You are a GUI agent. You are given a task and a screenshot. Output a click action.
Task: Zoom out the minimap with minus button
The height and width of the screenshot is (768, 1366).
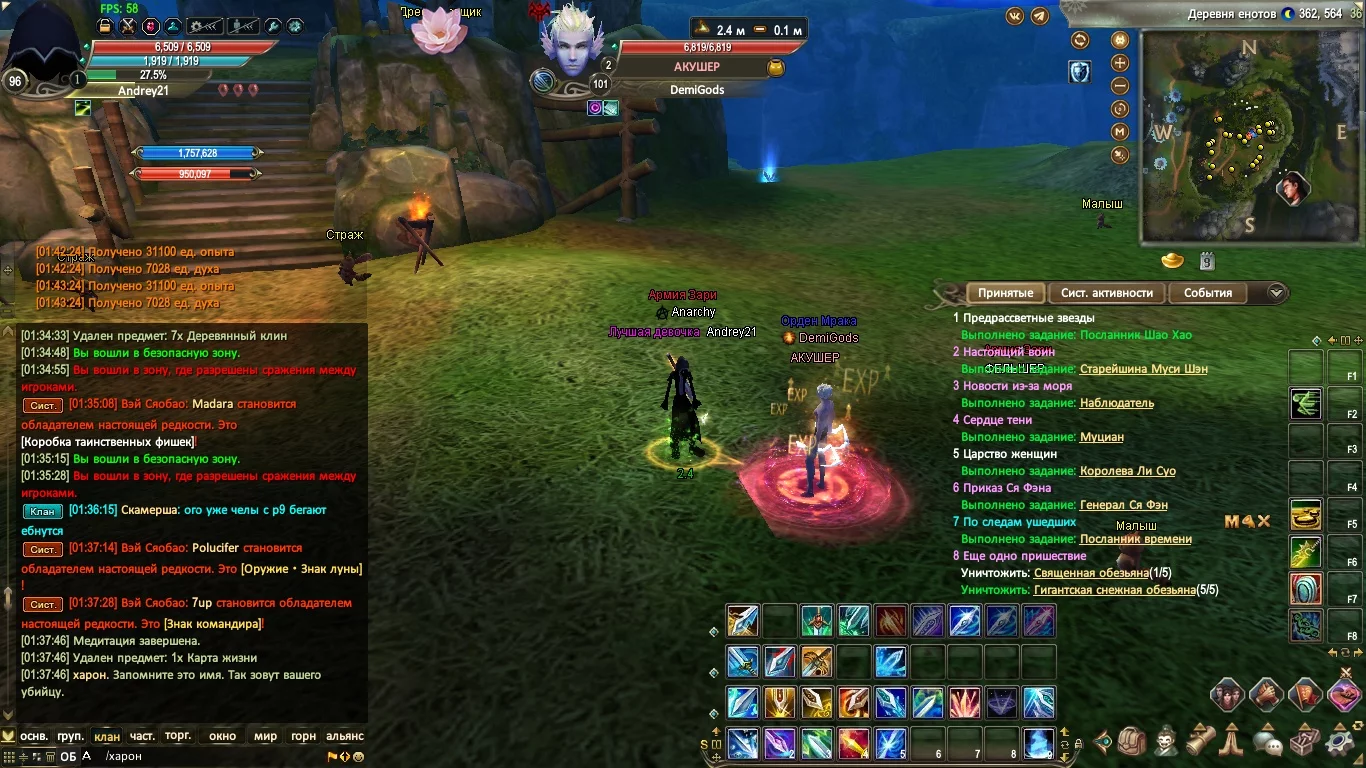pos(1120,86)
